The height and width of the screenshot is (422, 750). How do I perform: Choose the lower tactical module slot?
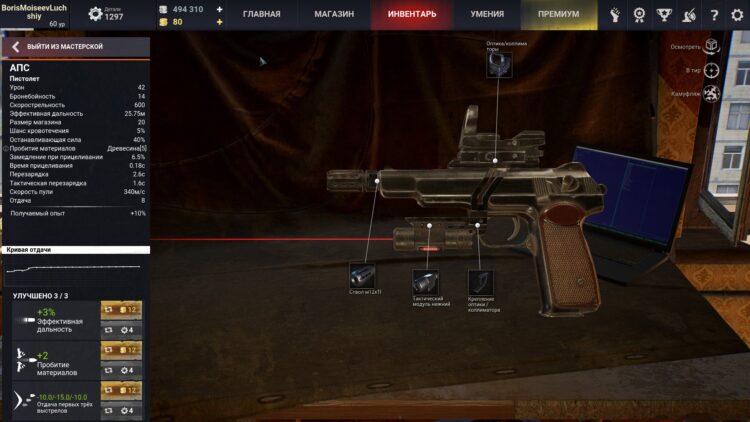pyautogui.click(x=427, y=282)
